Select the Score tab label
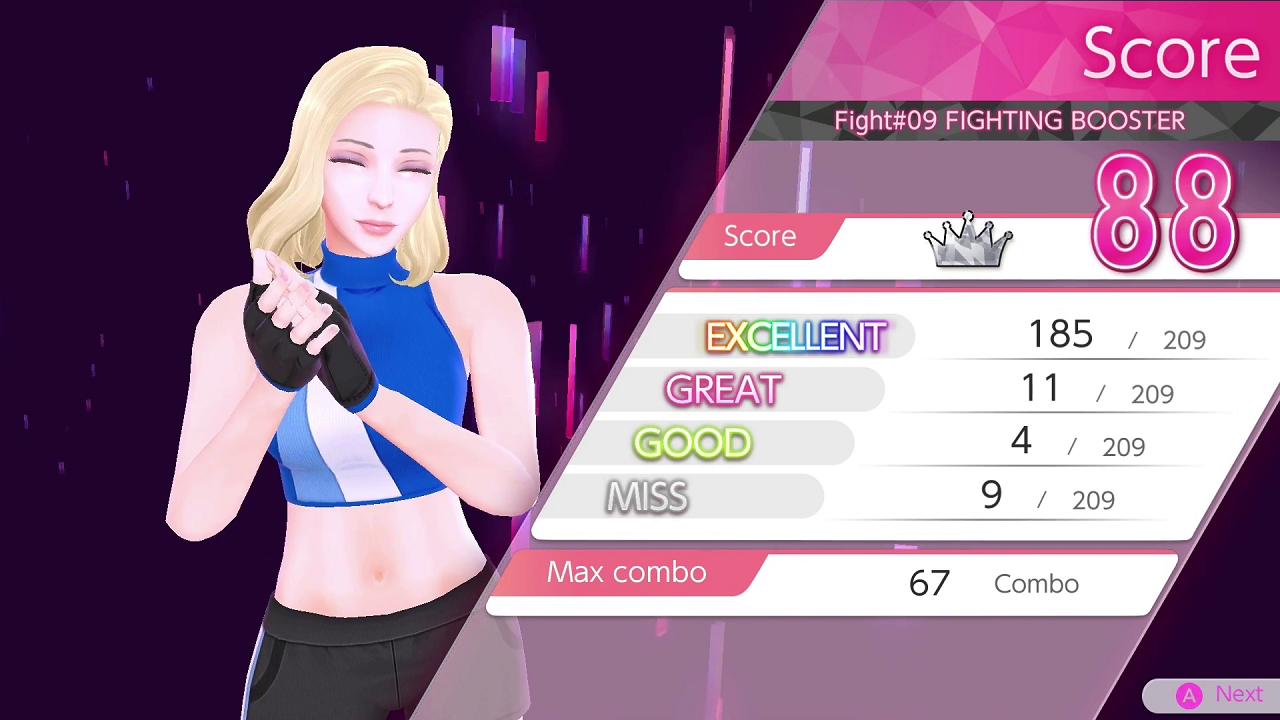Image resolution: width=1280 pixels, height=720 pixels. (759, 236)
